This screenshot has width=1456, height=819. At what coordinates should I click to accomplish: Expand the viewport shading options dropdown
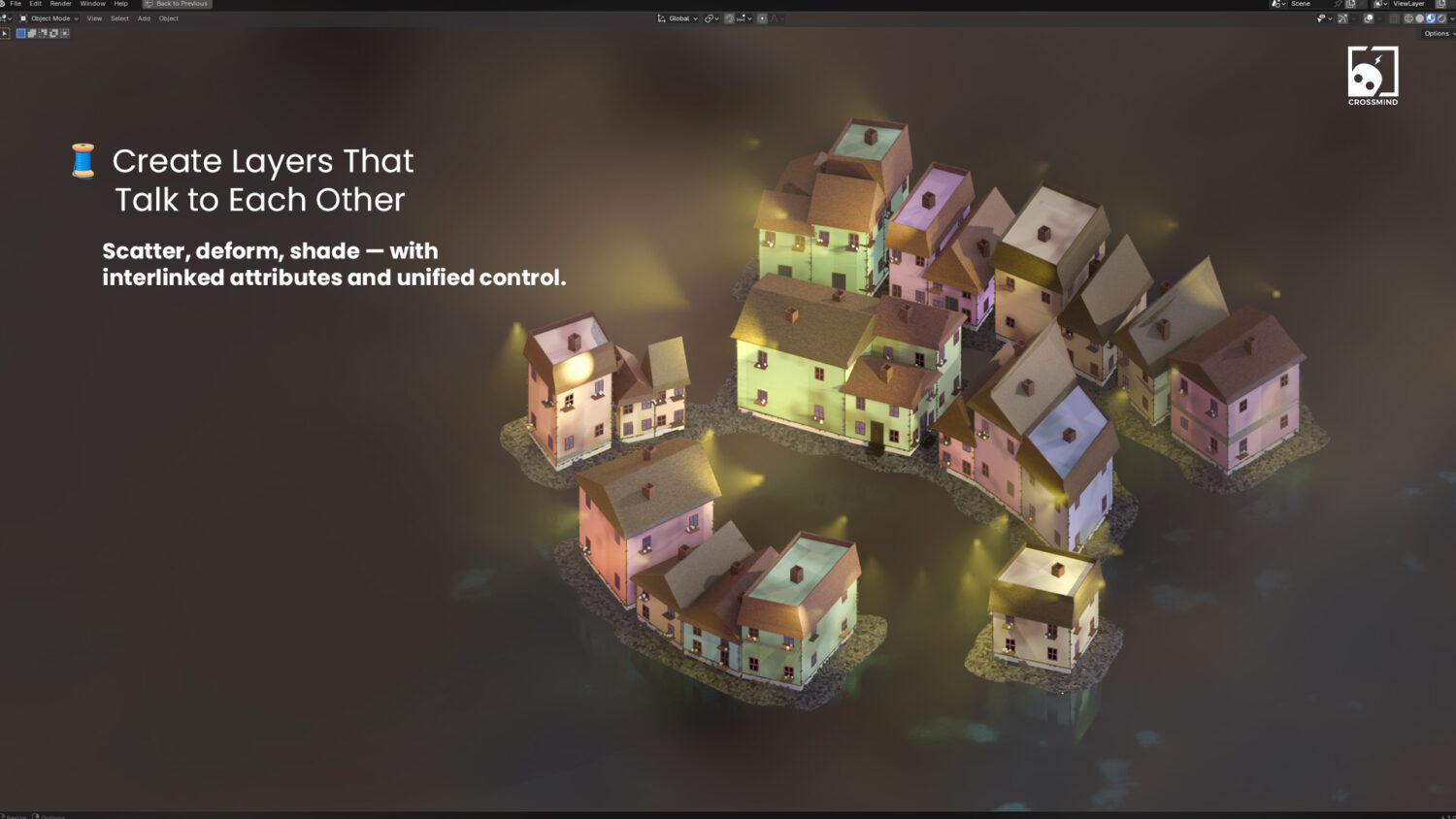1452,17
